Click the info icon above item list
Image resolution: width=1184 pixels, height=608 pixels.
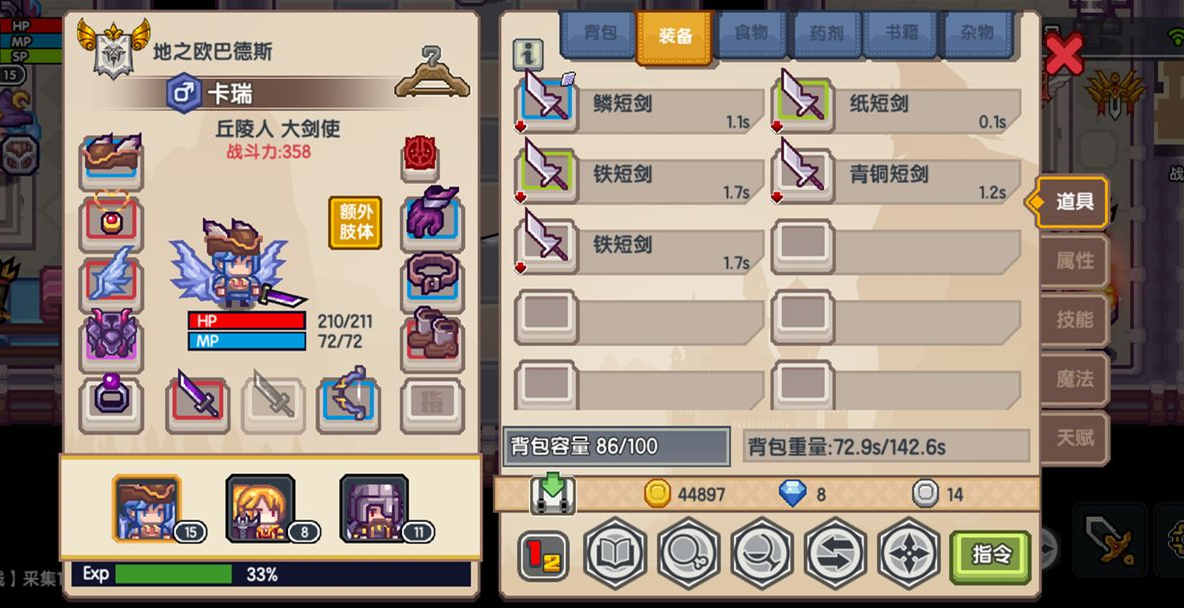coord(527,53)
